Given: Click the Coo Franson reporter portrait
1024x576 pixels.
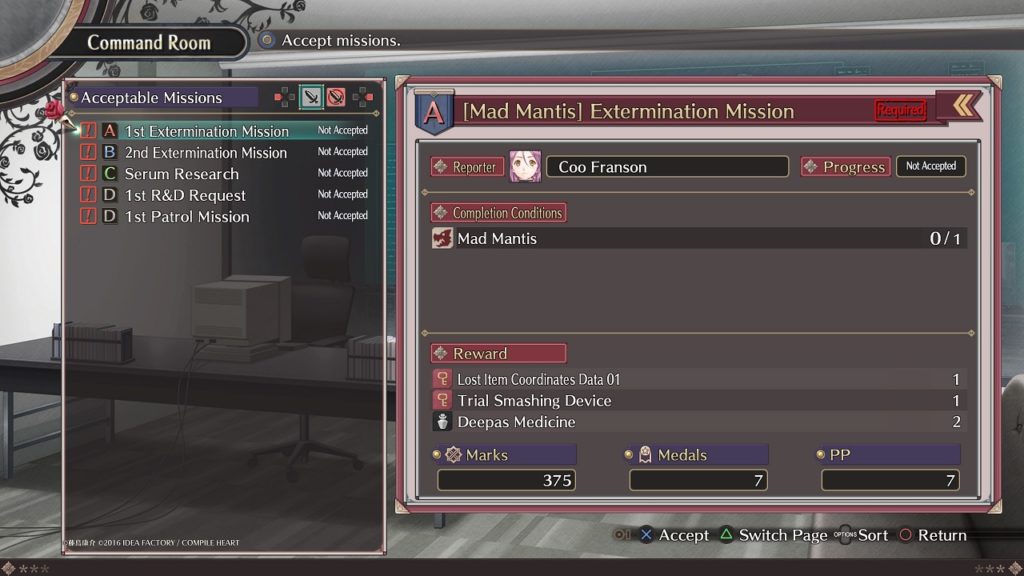Looking at the screenshot, I should tap(525, 167).
